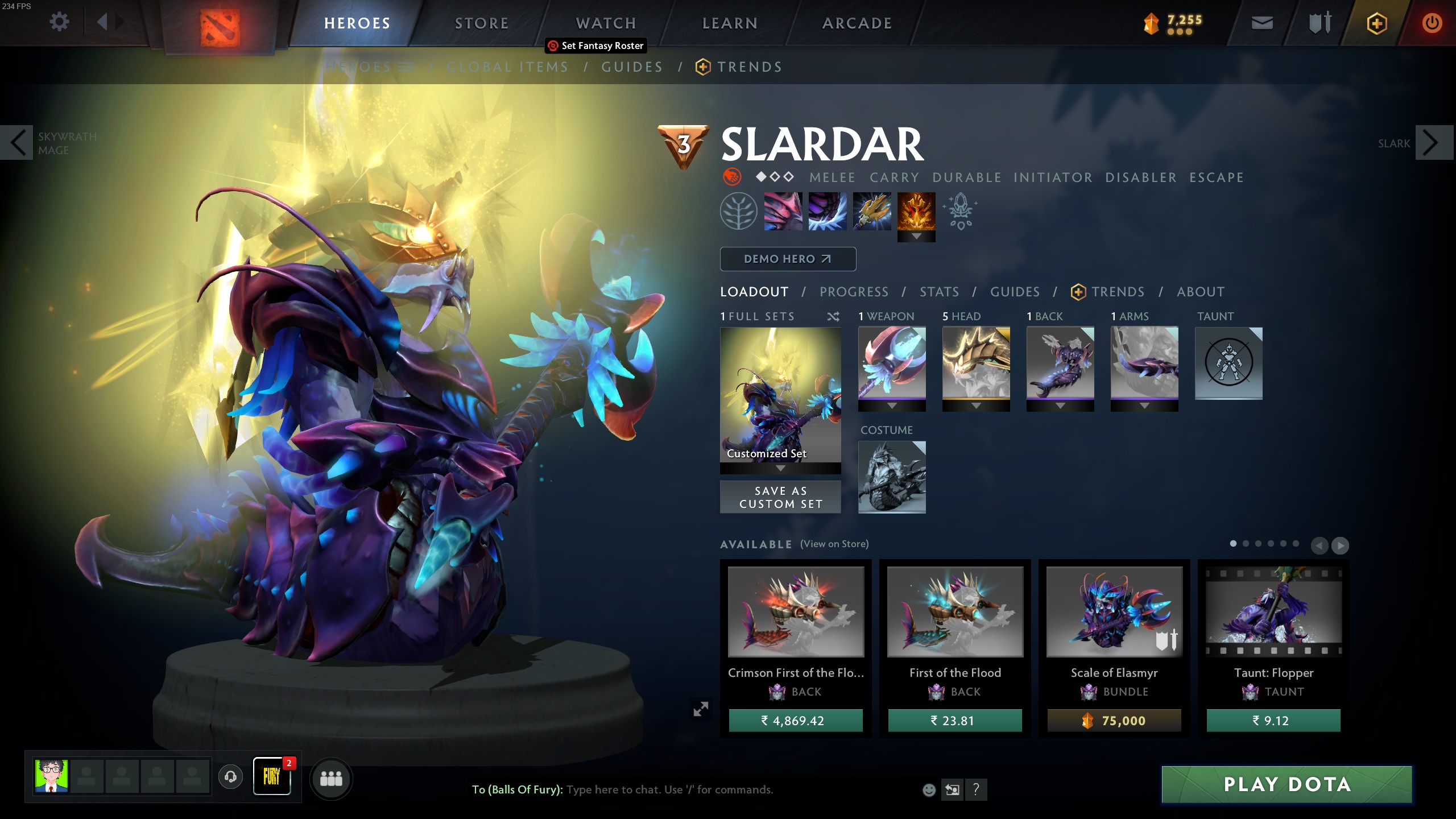Select Slardar's golden ultimate ability icon
This screenshot has height=819, width=1456.
(916, 213)
